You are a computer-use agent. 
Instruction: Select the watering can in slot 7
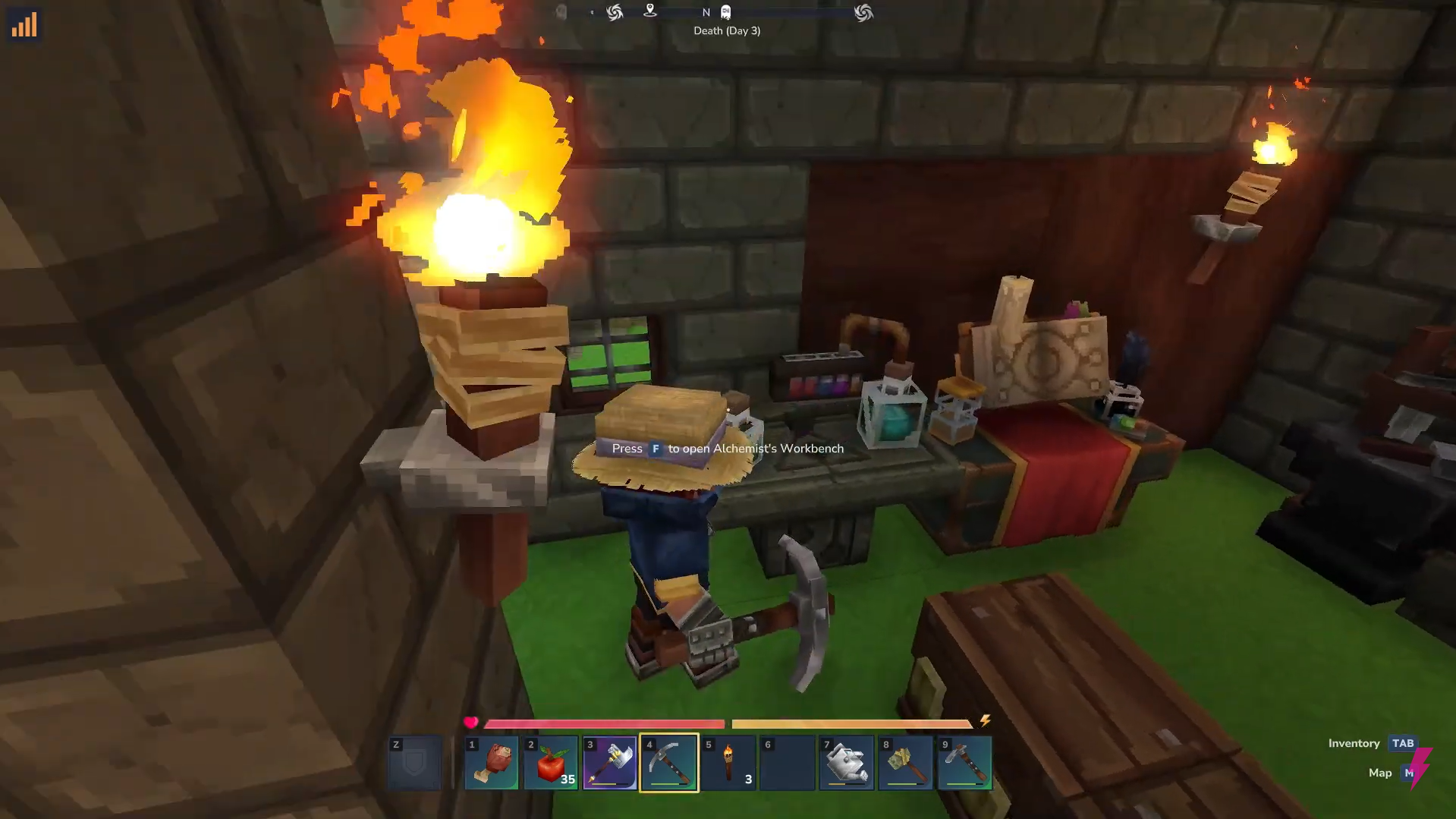(846, 762)
